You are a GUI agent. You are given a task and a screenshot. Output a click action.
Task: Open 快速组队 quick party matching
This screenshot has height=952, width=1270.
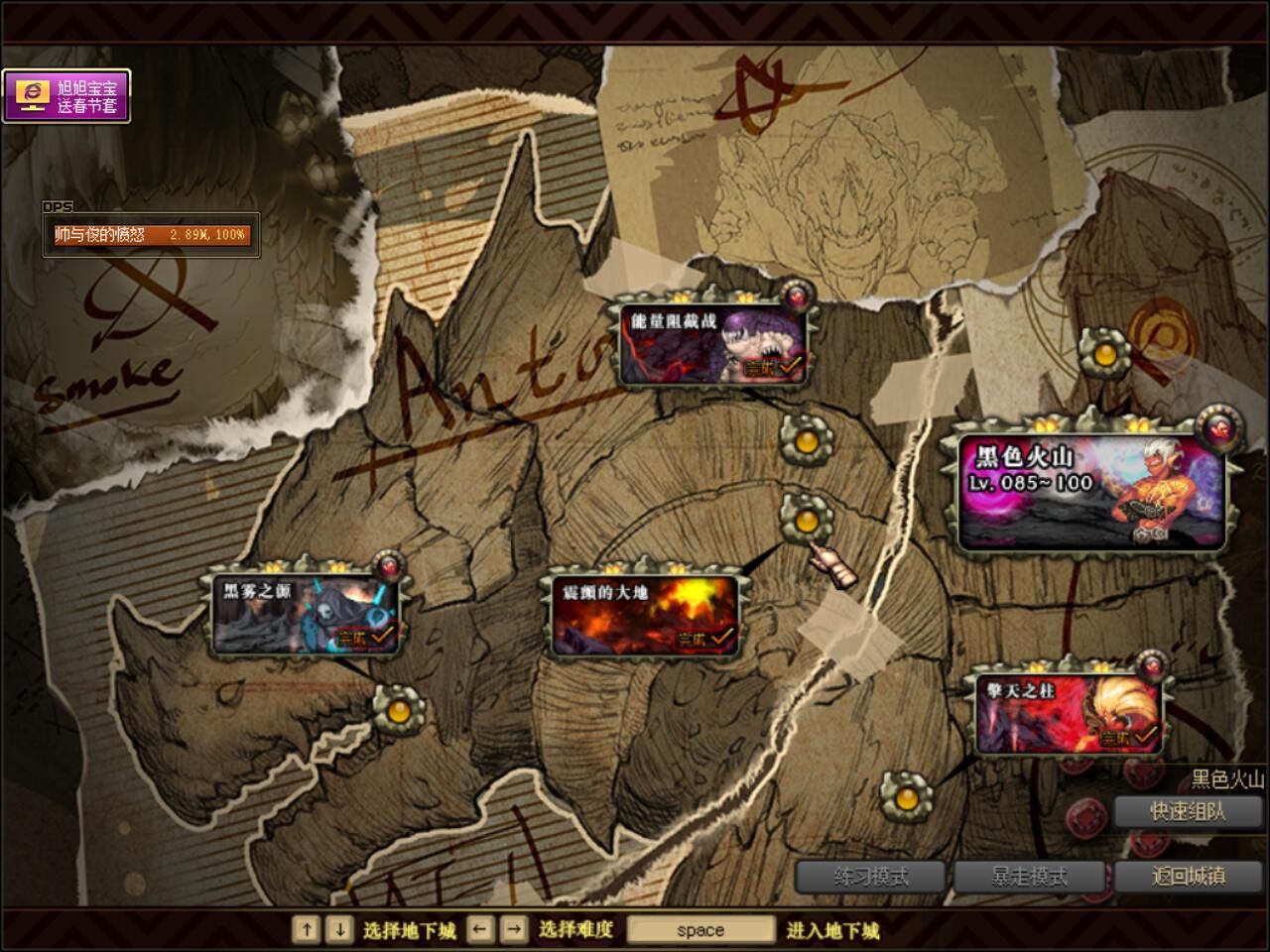pos(1188,811)
